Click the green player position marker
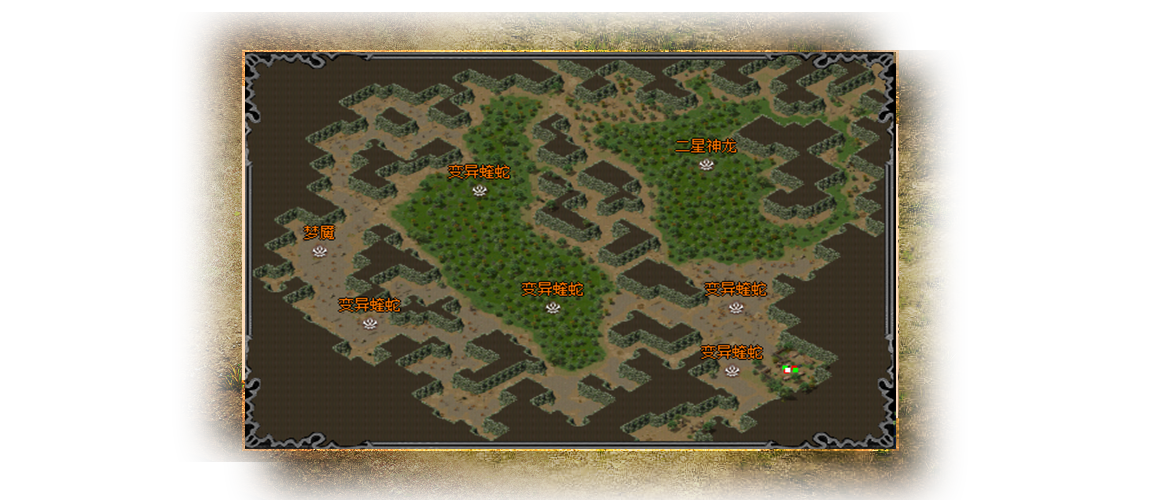This screenshot has width=1160, height=500. (789, 370)
